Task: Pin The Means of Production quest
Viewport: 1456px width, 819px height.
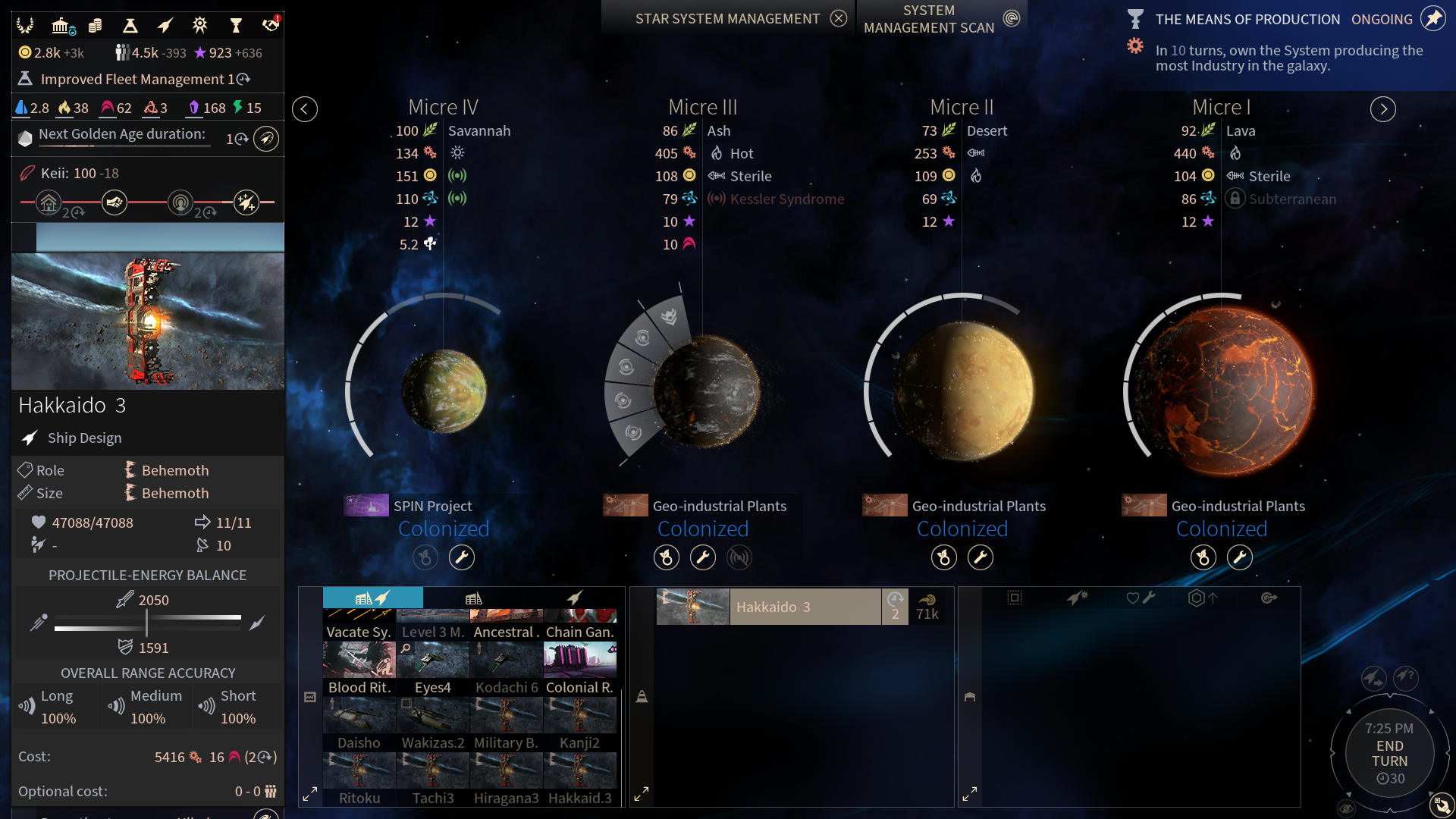Action: (x=1432, y=19)
